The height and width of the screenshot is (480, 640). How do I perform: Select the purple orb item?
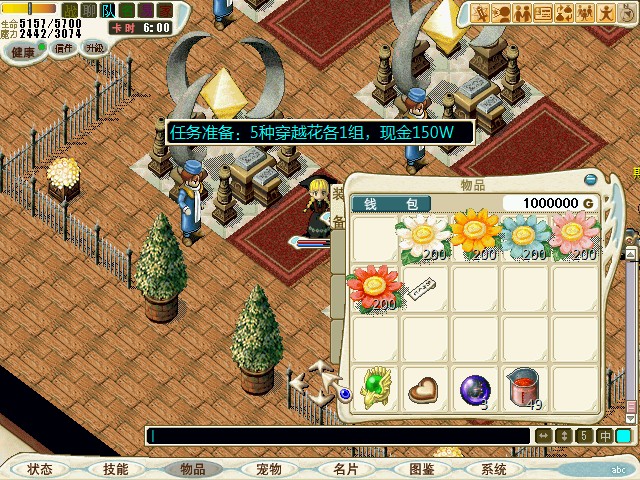(474, 389)
